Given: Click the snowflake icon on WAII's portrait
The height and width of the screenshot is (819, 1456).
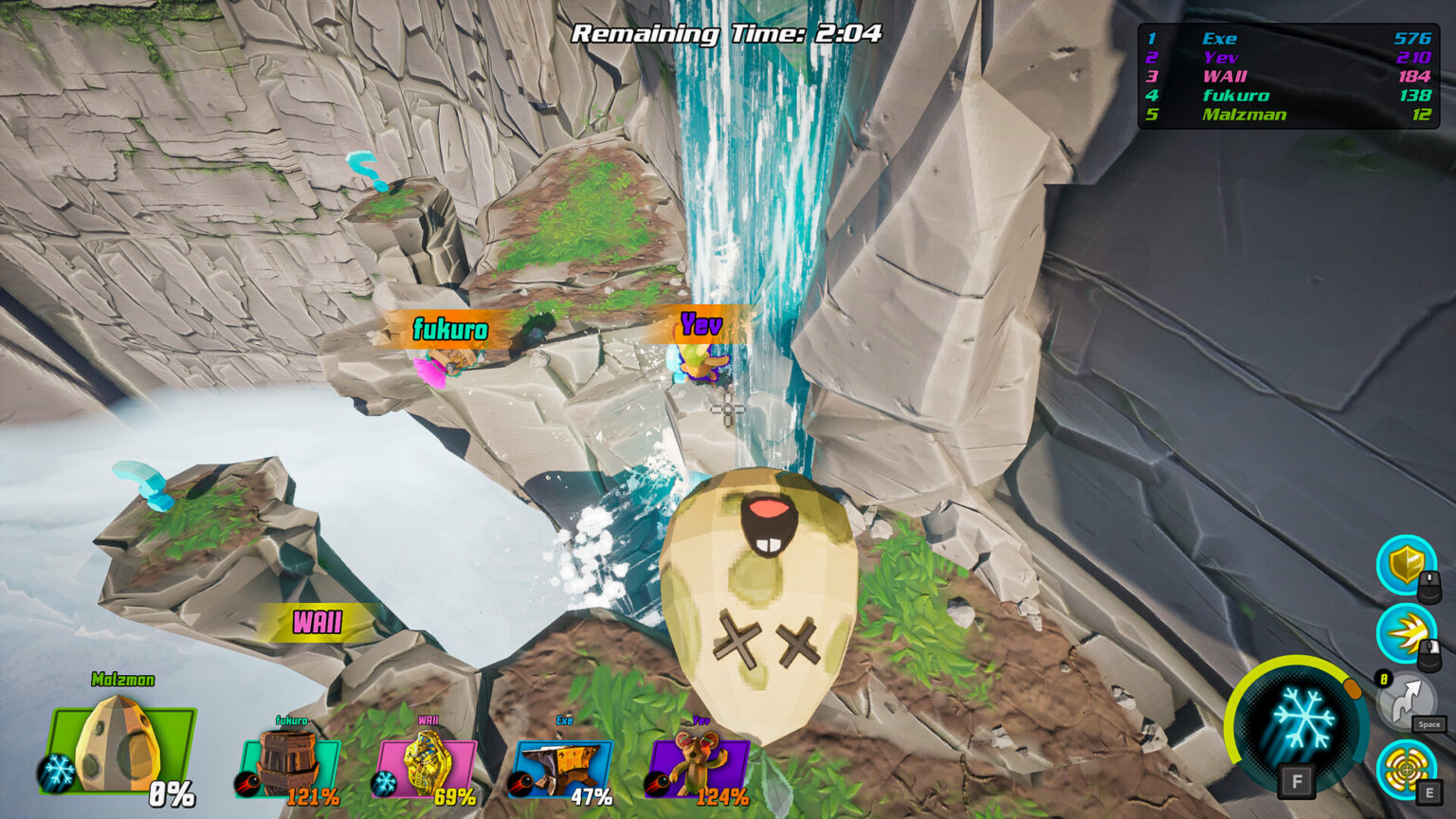Looking at the screenshot, I should coord(383,783).
